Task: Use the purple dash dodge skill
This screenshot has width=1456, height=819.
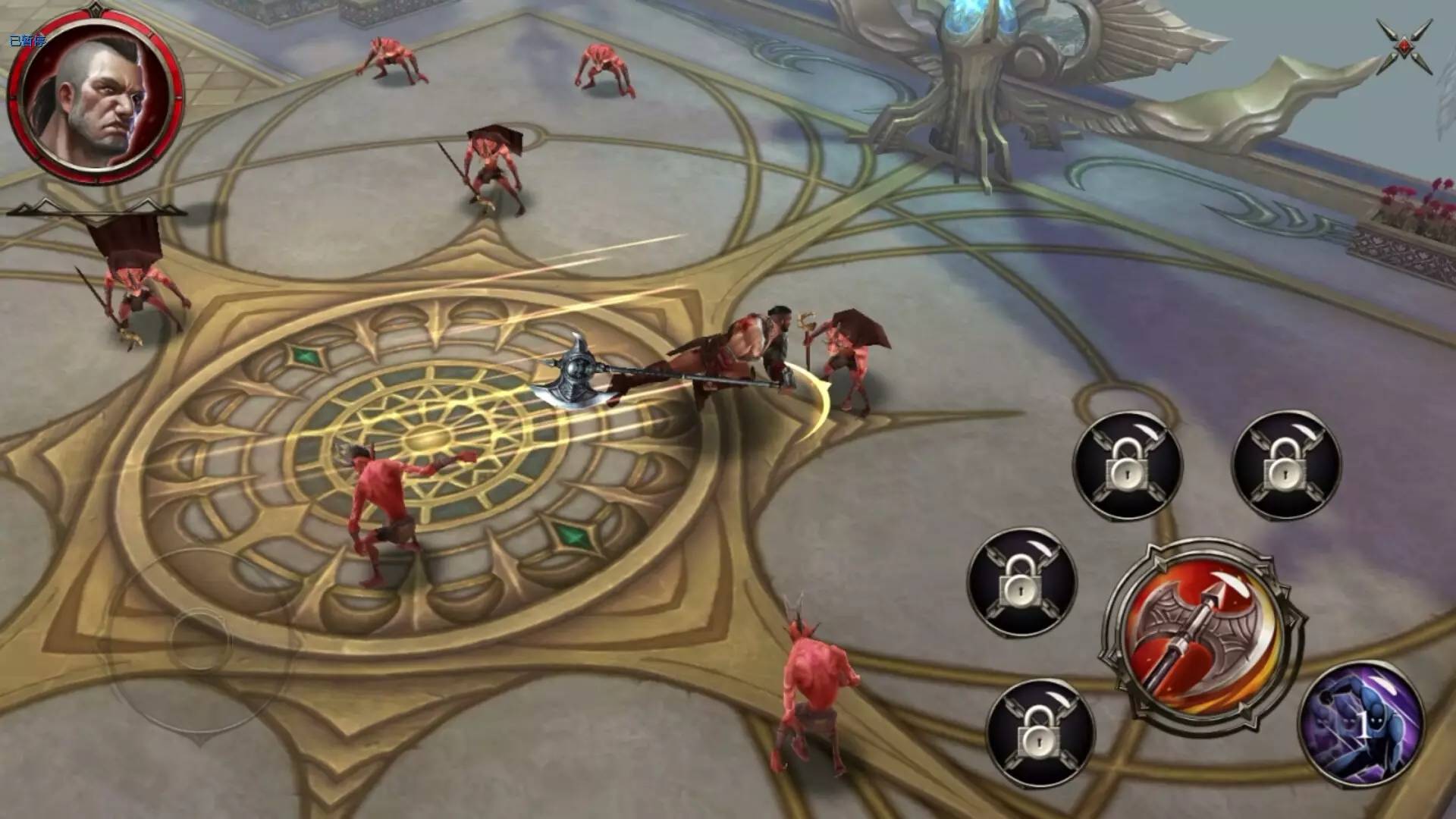Action: 1361,724
